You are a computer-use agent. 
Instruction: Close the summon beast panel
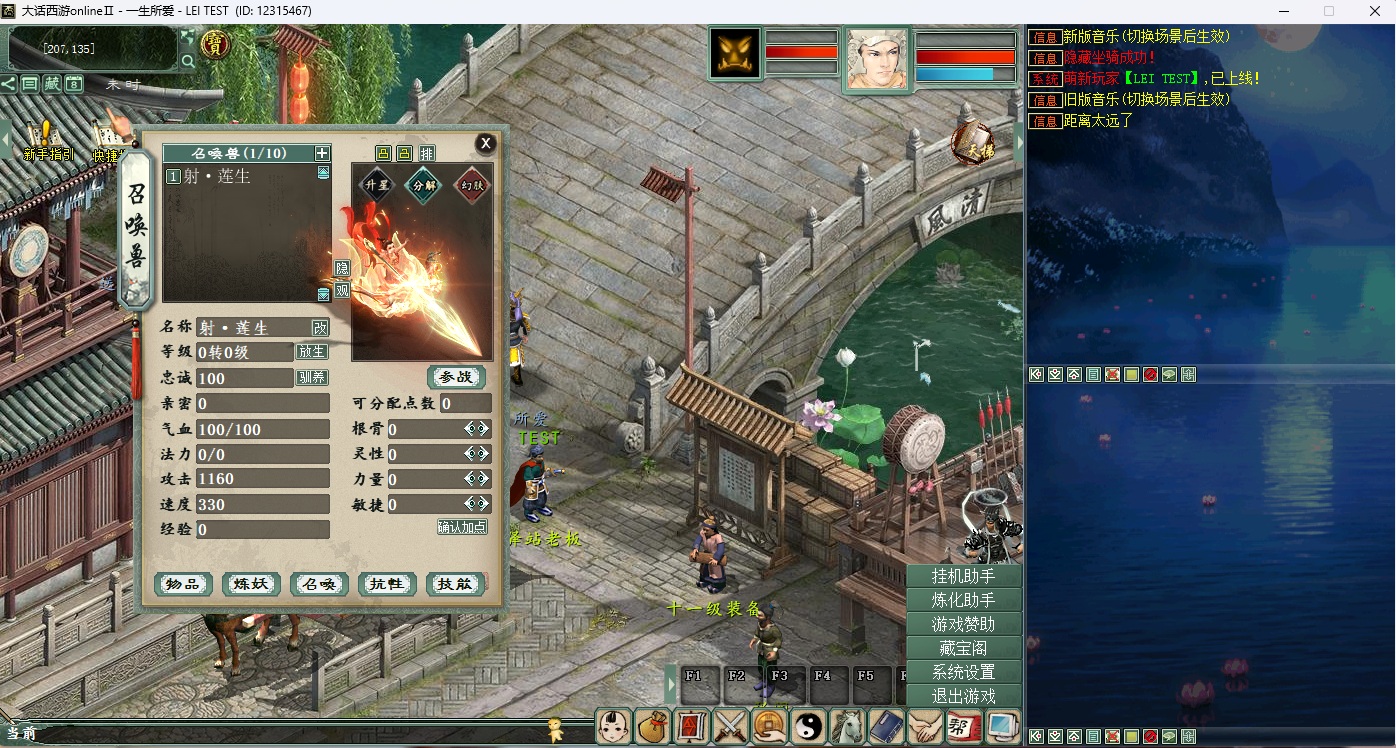[485, 143]
